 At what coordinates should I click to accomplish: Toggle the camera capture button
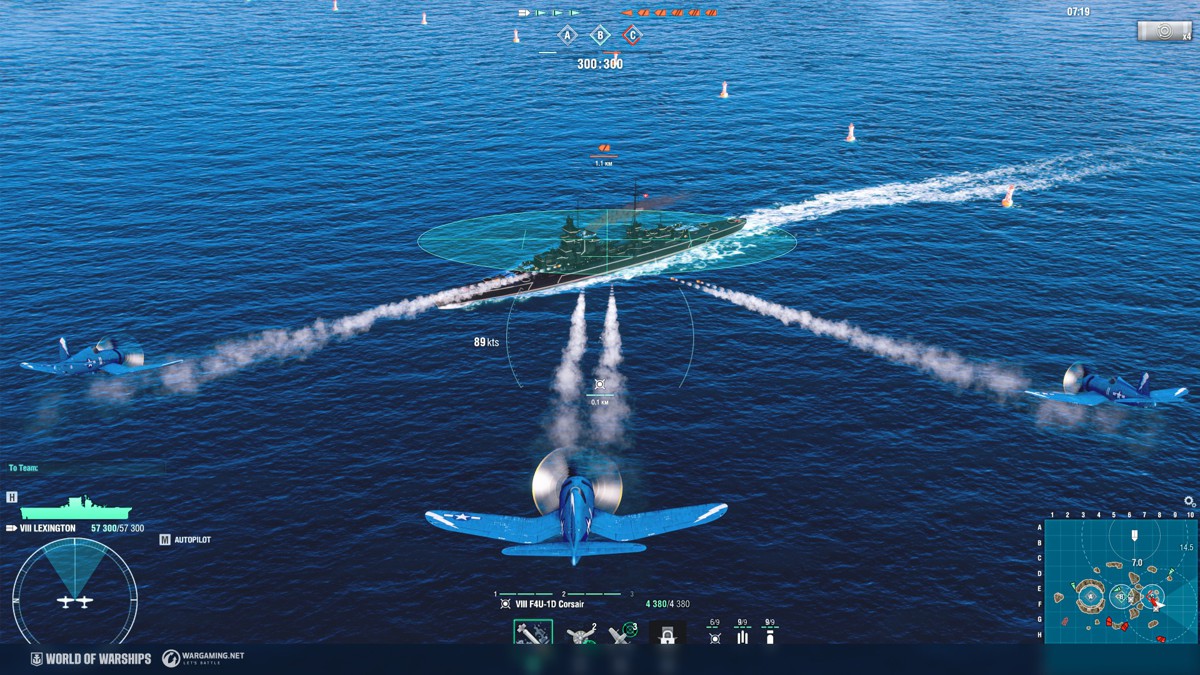point(1164,31)
